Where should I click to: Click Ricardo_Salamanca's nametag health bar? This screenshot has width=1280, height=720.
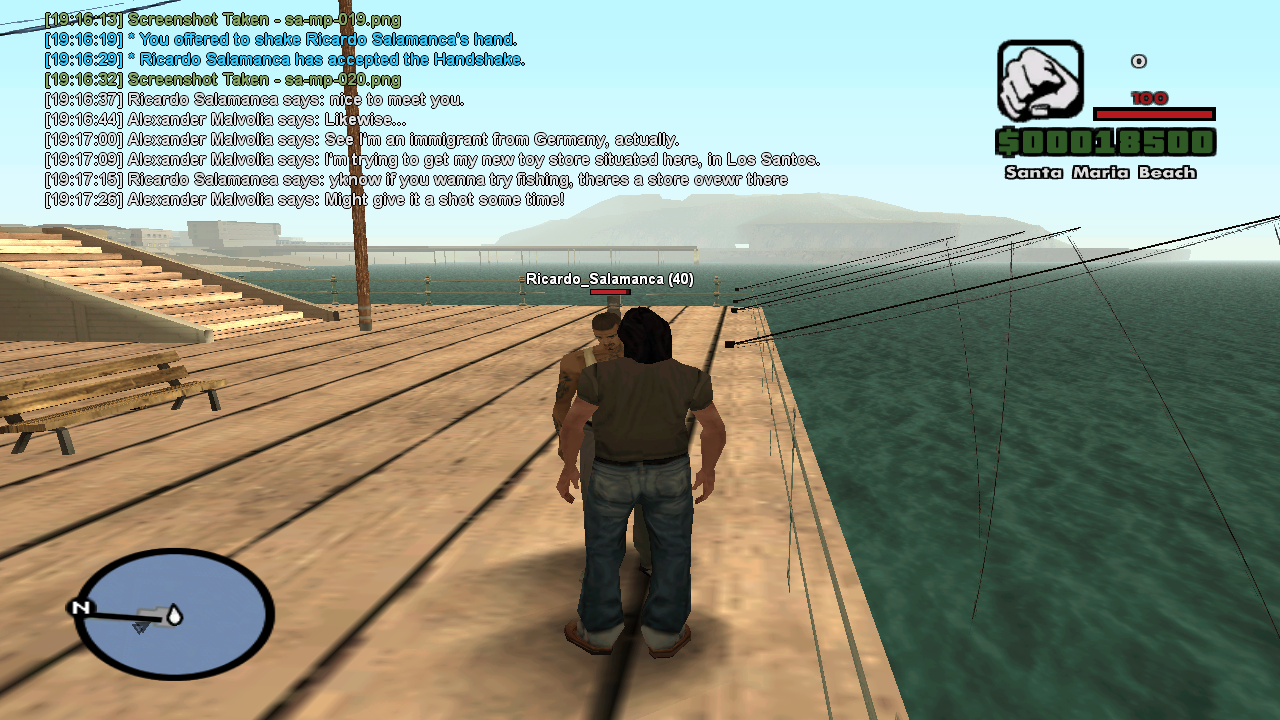coord(610,293)
